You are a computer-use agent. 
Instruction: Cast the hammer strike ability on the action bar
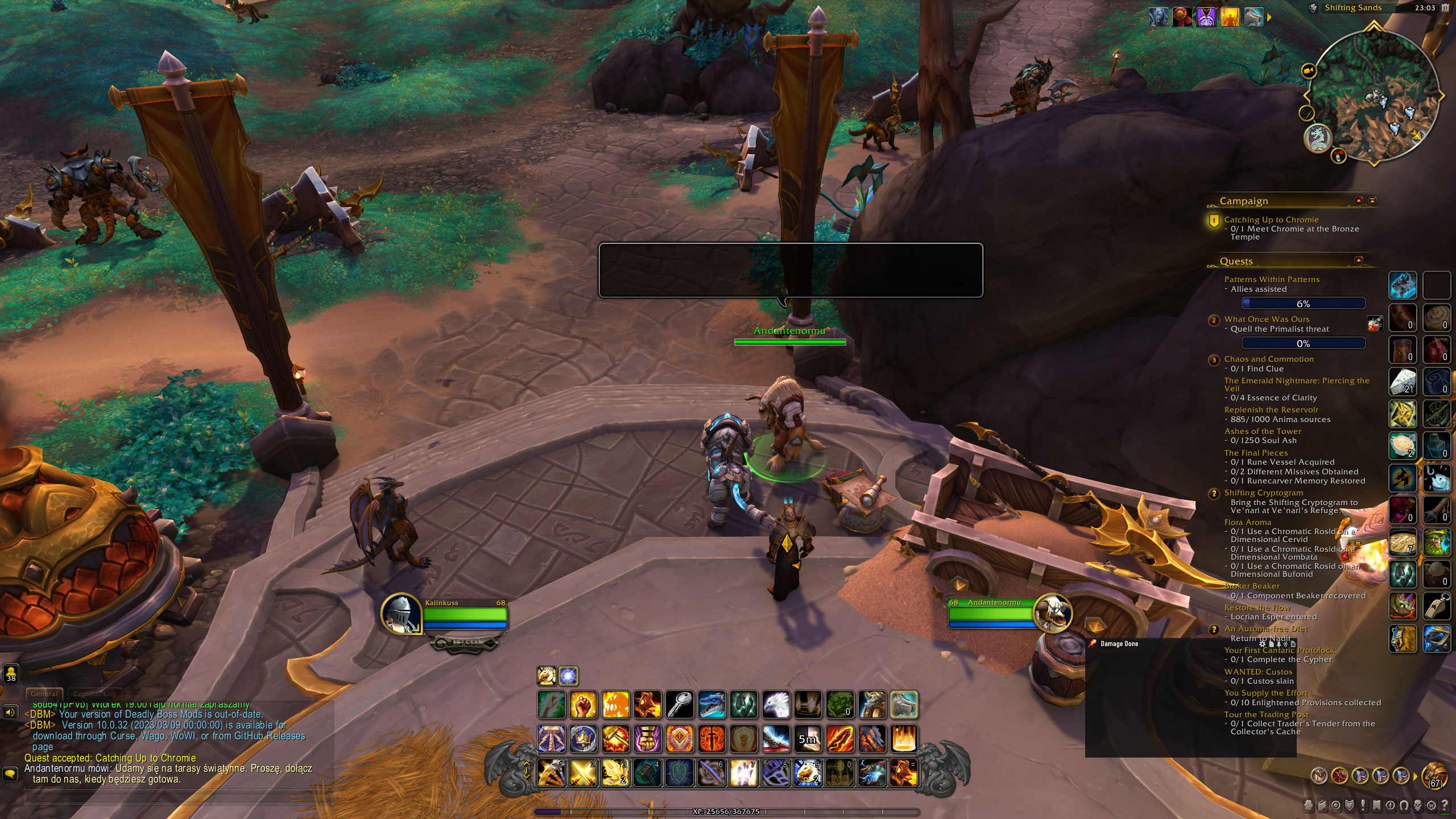click(x=615, y=740)
